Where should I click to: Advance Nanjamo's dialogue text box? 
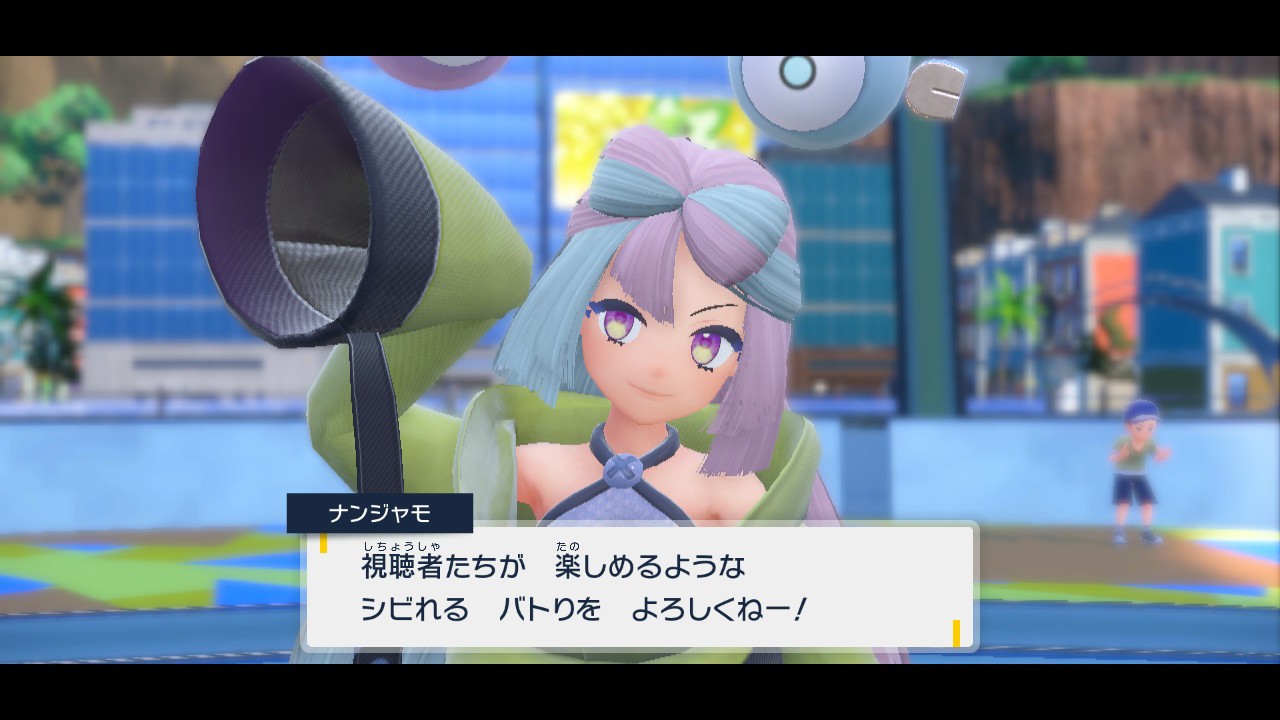click(640, 587)
